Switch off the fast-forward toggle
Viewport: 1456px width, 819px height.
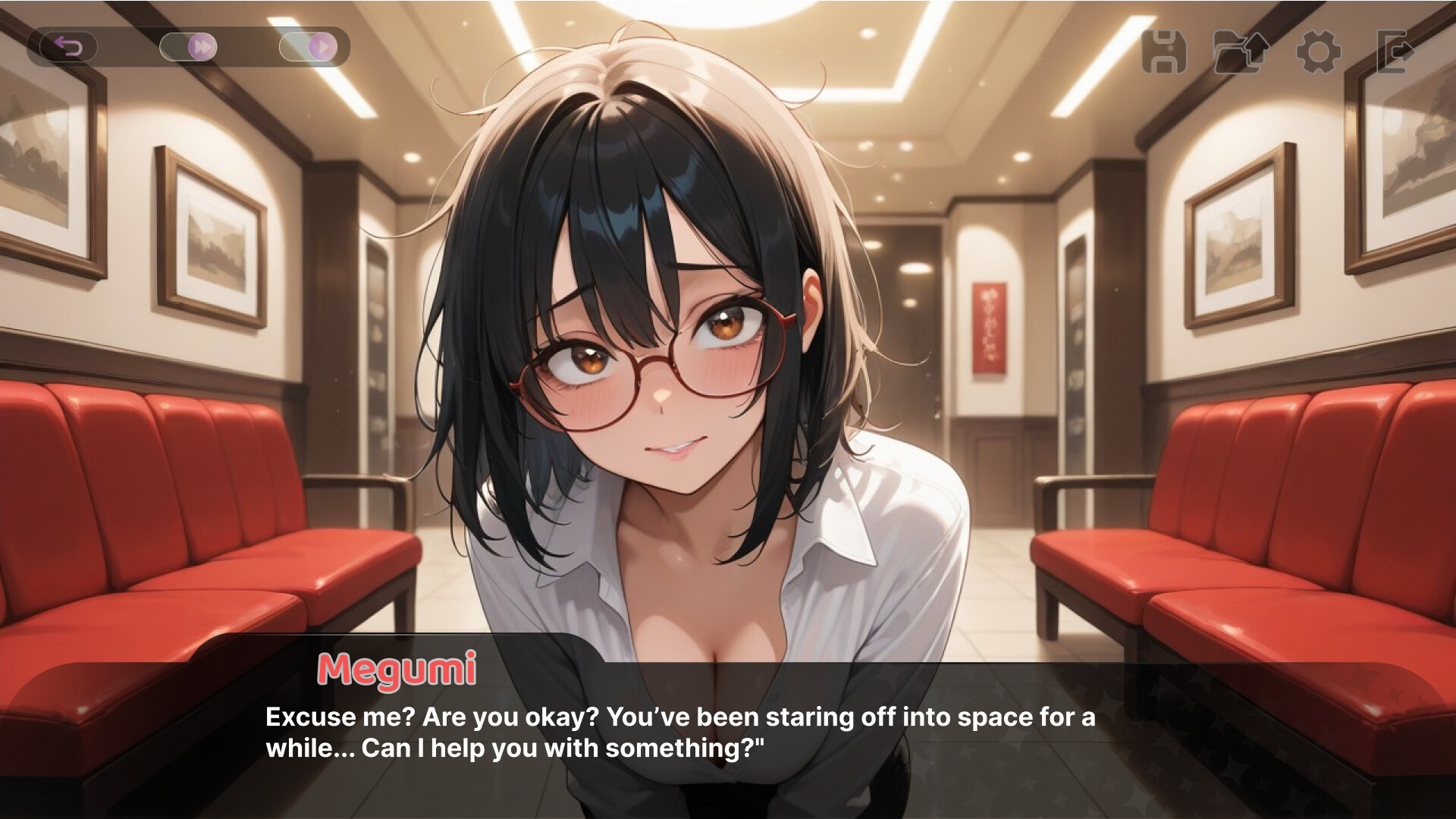pyautogui.click(x=186, y=47)
